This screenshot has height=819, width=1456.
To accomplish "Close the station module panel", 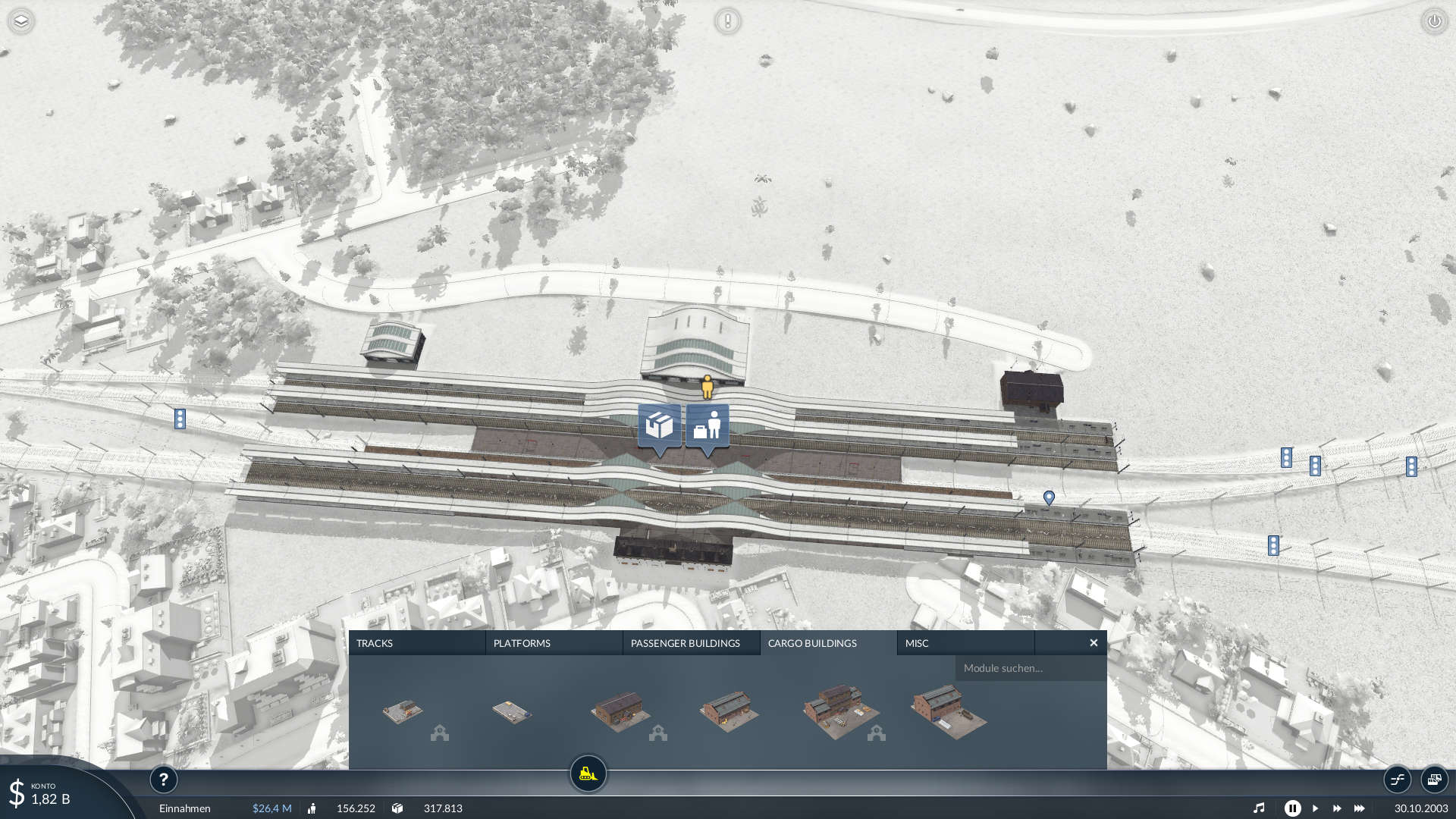I will point(1094,643).
